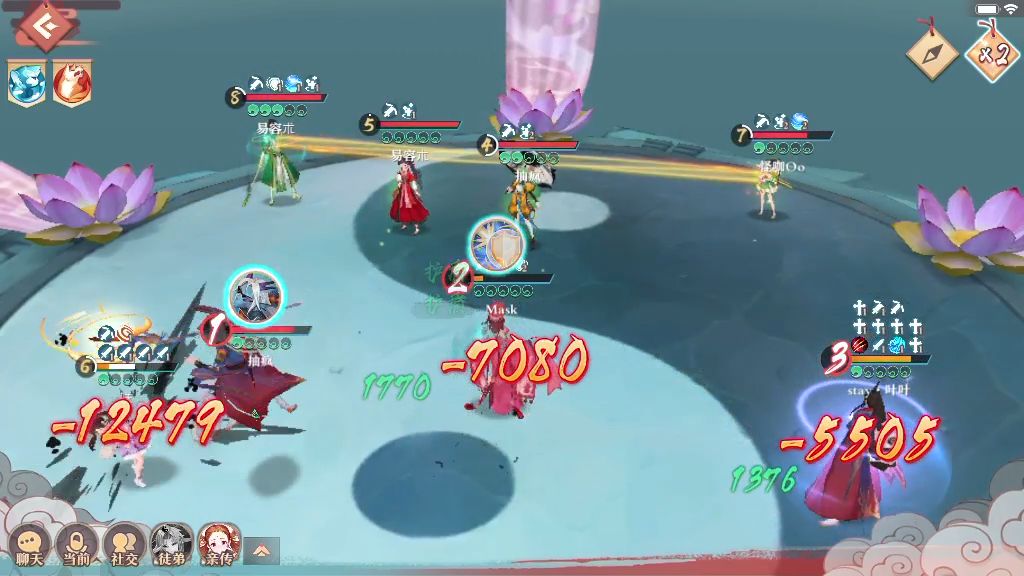The width and height of the screenshot is (1024, 576).
Task: Open the 聊天 chat button
Action: click(x=29, y=546)
